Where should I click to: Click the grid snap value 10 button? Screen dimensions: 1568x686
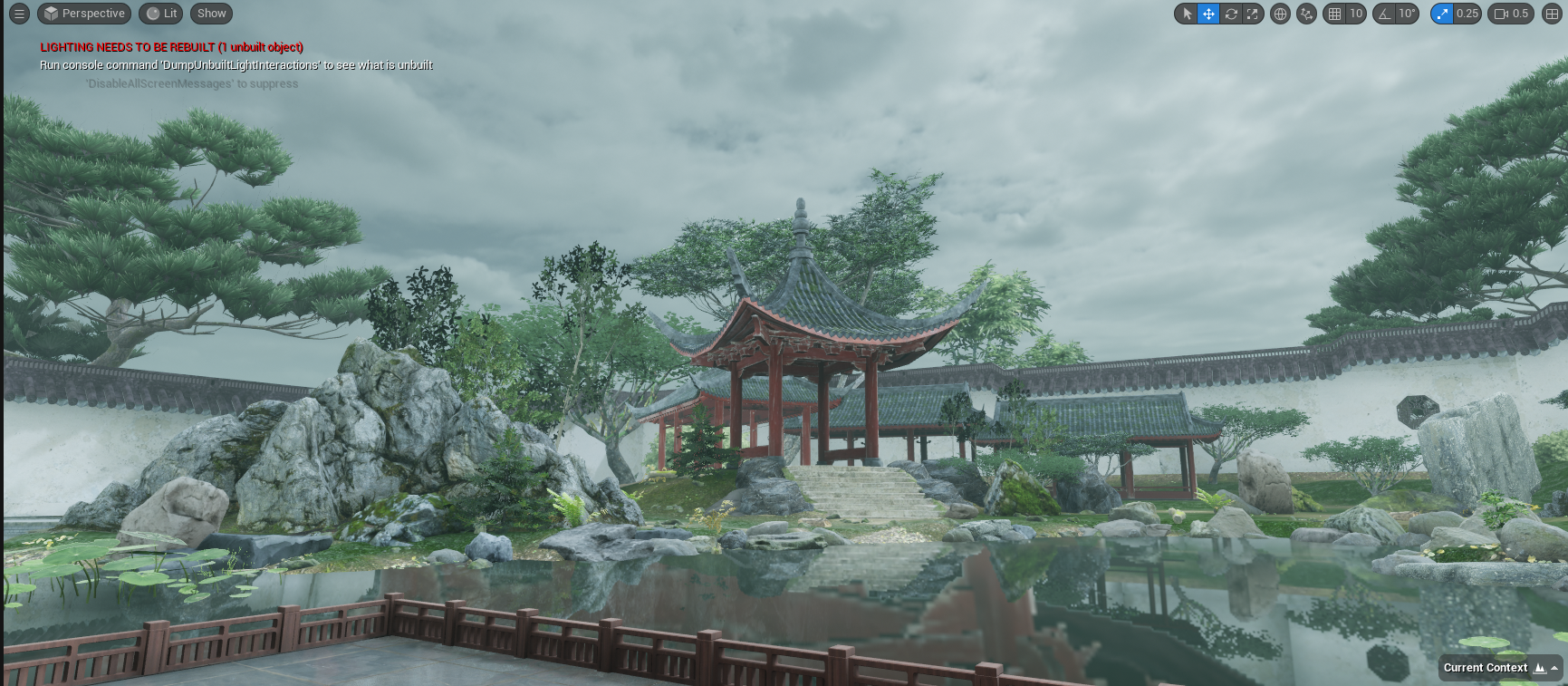click(1356, 14)
